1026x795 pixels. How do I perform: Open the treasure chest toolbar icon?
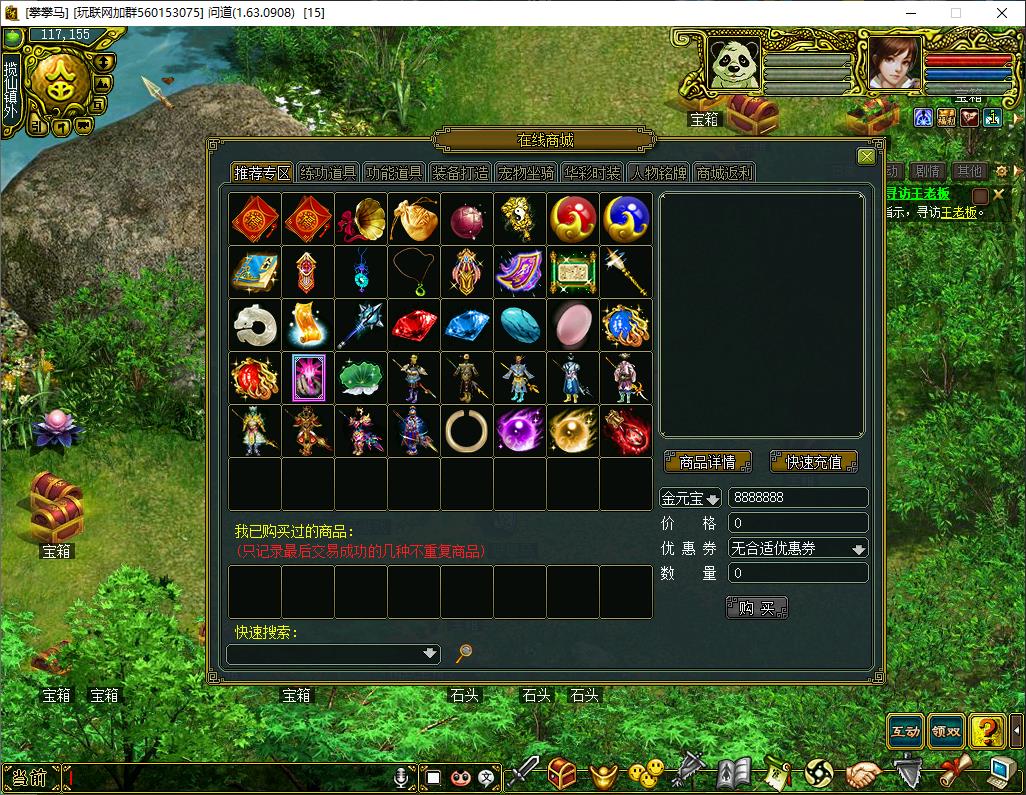point(562,774)
